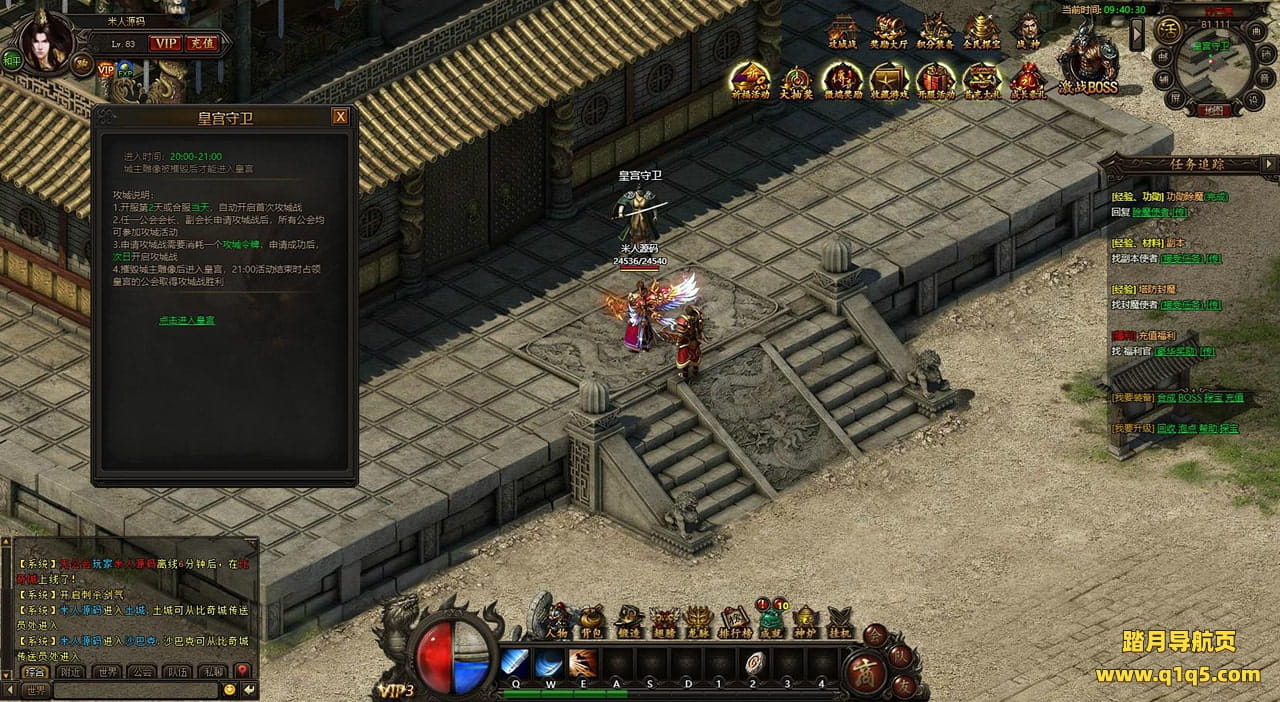
Task: Open the 奖励大厅 reward hall icon
Action: tap(889, 31)
